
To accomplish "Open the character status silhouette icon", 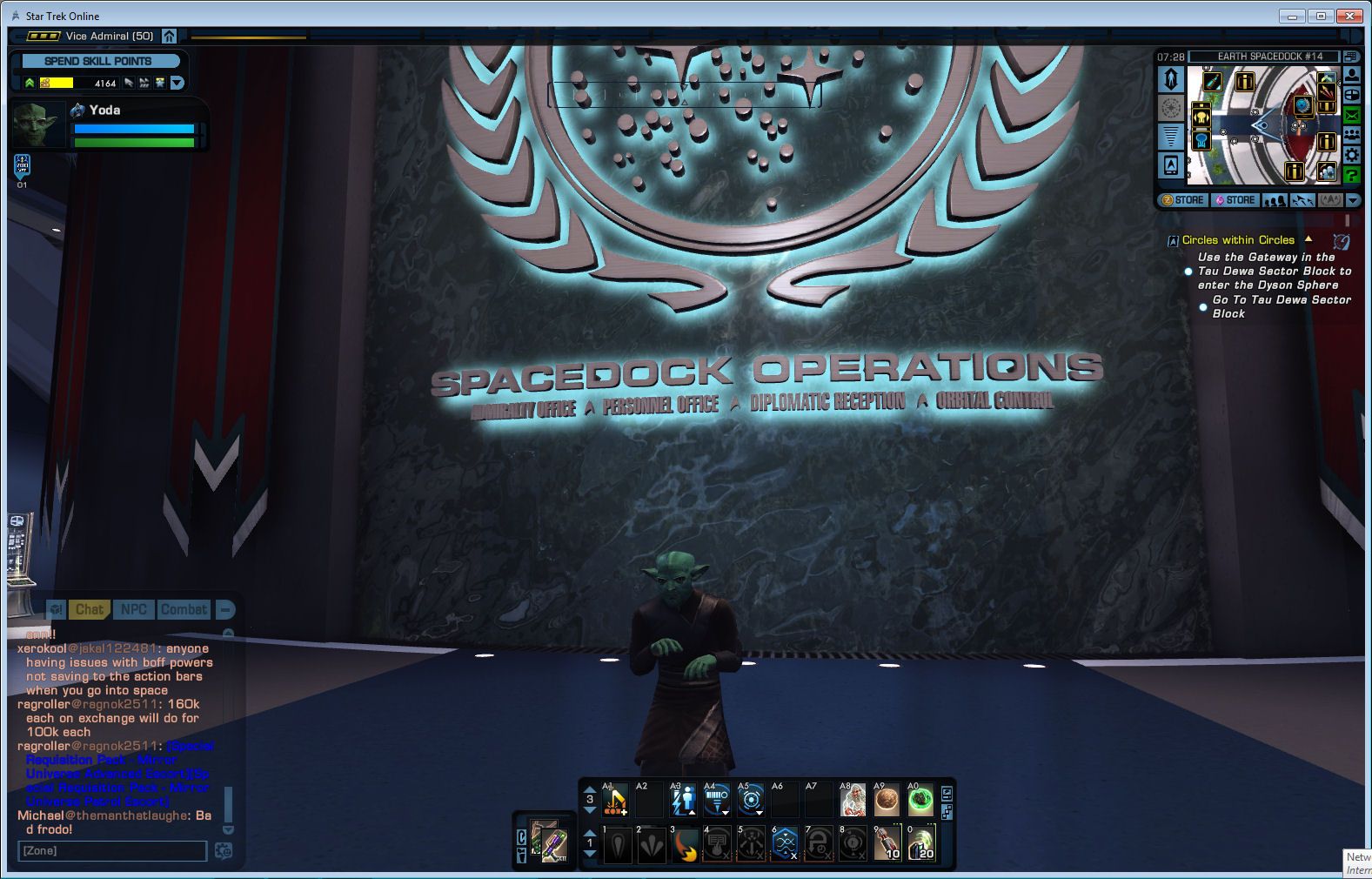I will coord(1352,76).
